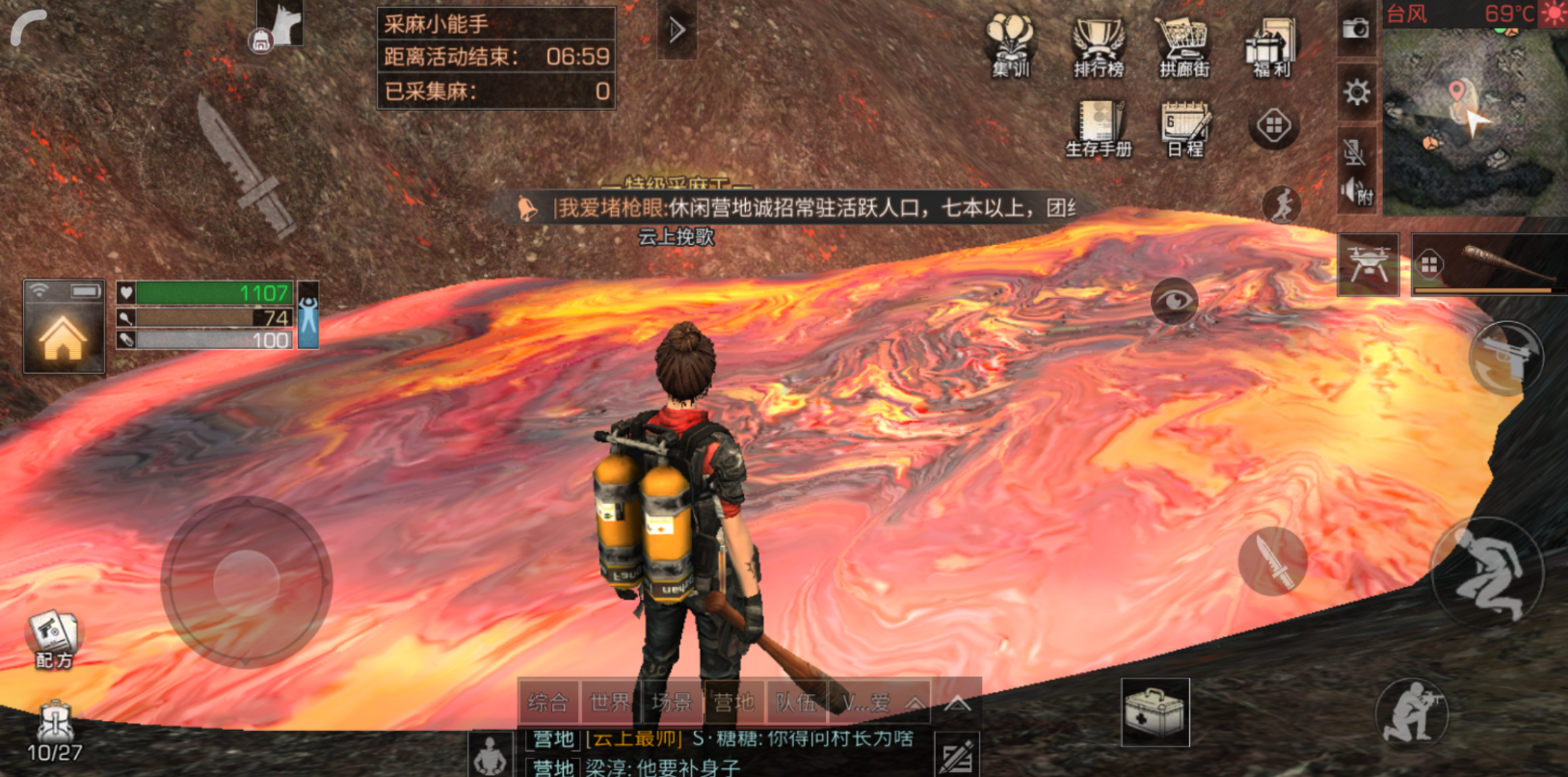Open the 集训 training menu

1010,45
